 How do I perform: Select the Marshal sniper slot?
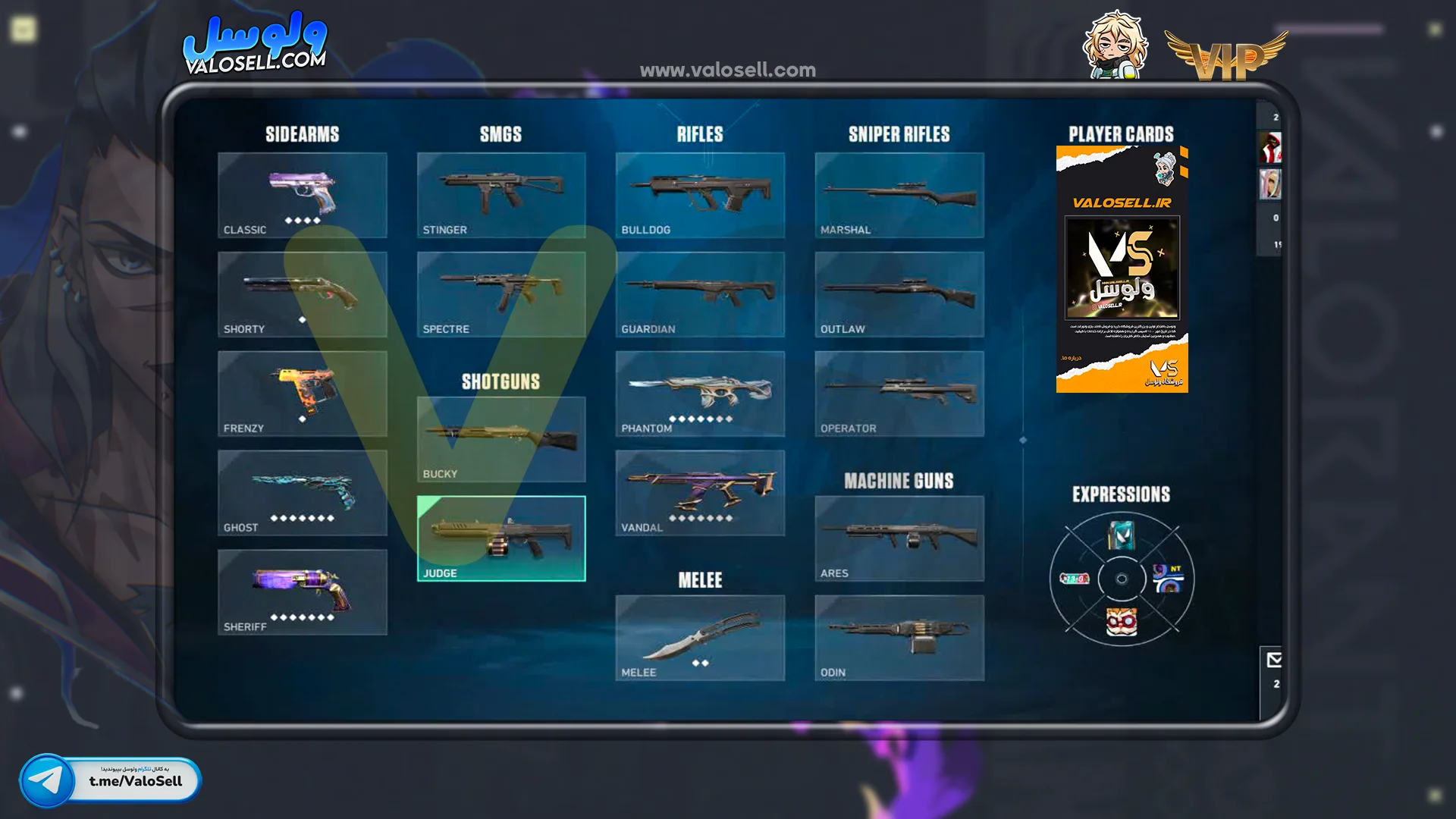coord(899,195)
